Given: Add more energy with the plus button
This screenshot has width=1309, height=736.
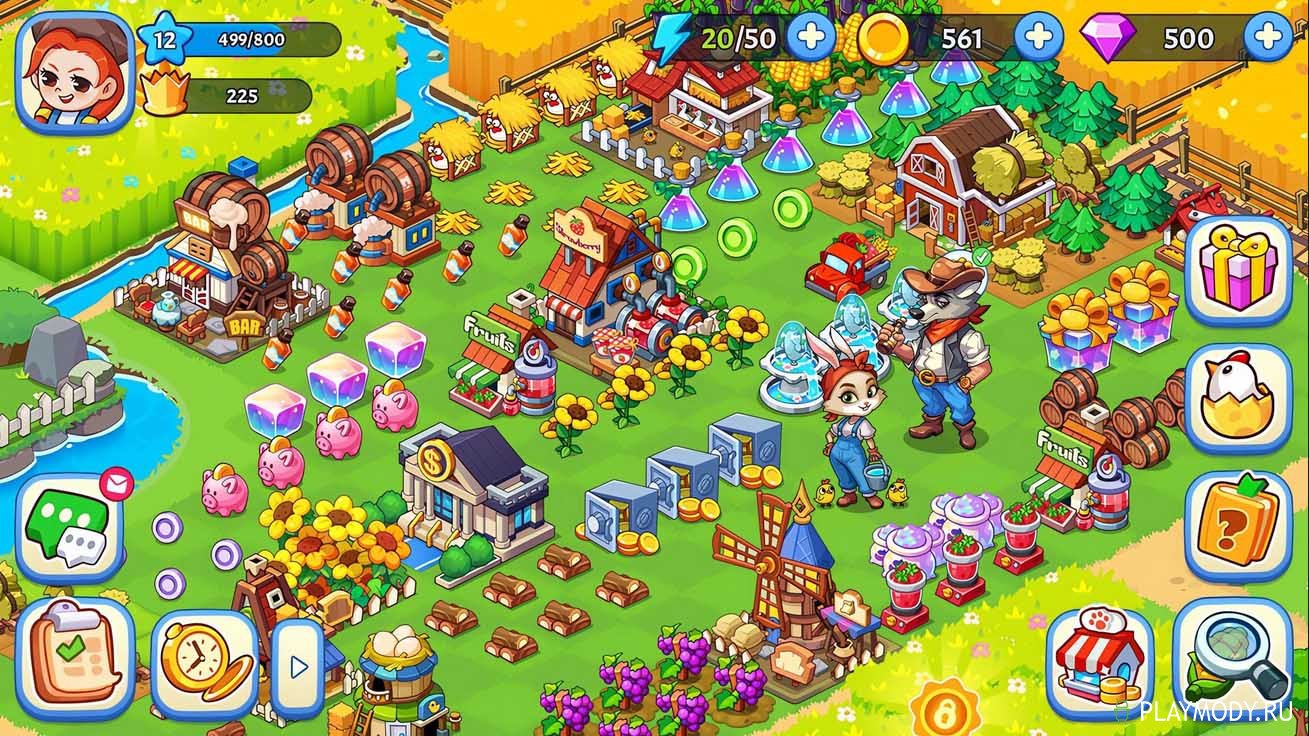Looking at the screenshot, I should (810, 39).
